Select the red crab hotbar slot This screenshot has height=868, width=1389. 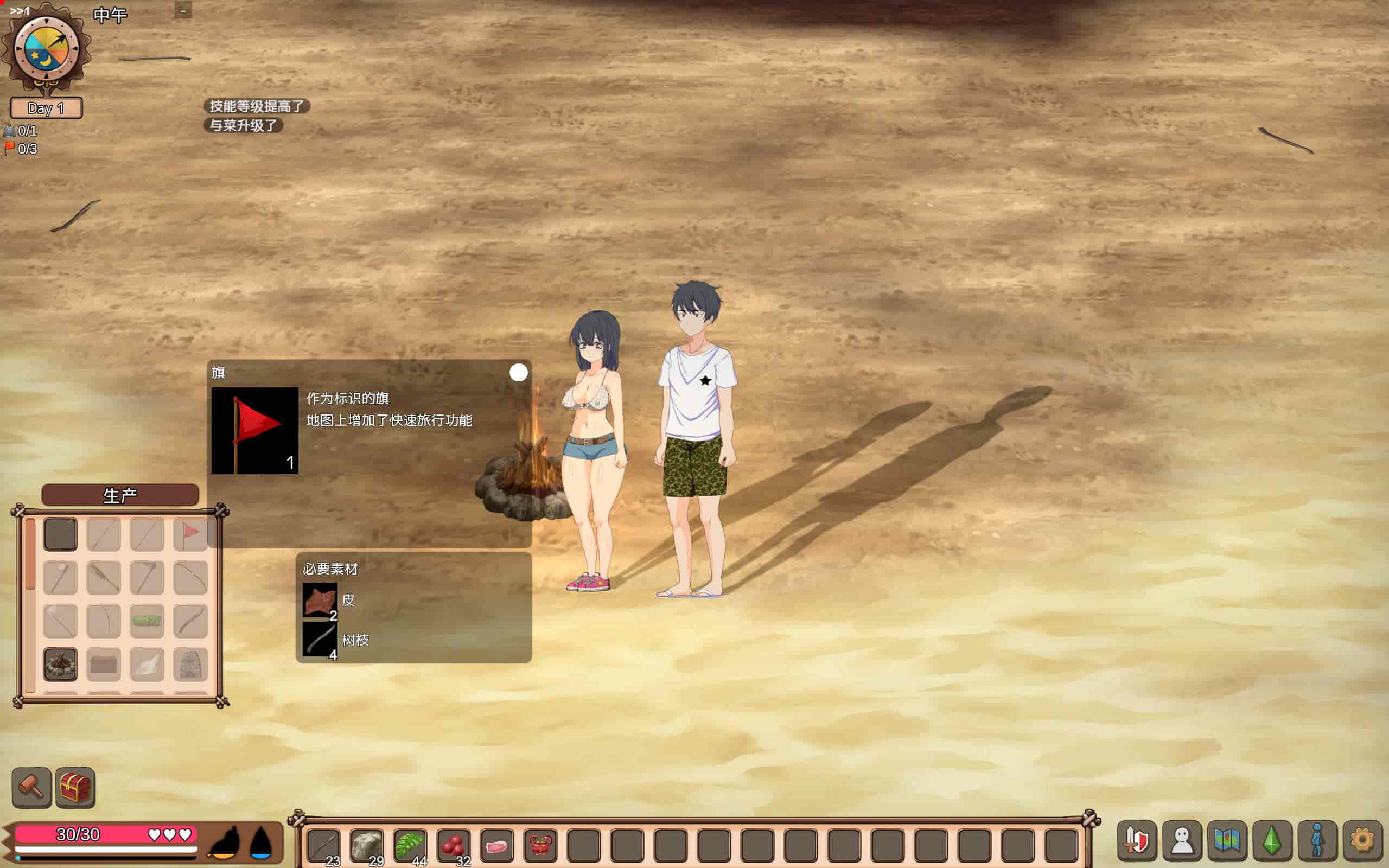pos(540,845)
